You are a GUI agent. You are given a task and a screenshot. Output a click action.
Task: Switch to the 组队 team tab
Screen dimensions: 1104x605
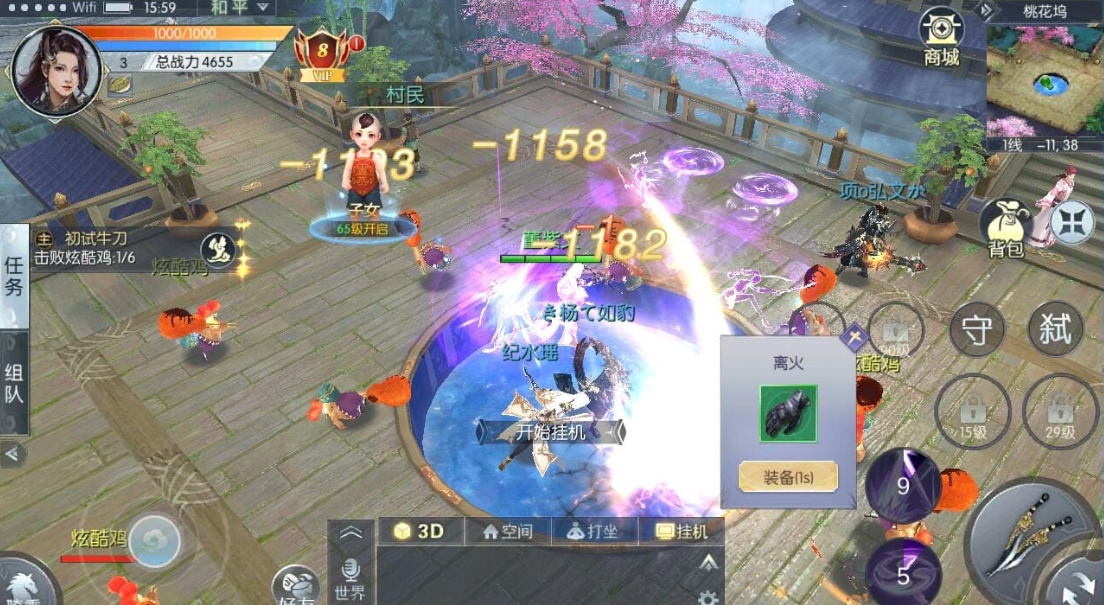pyautogui.click(x=14, y=384)
